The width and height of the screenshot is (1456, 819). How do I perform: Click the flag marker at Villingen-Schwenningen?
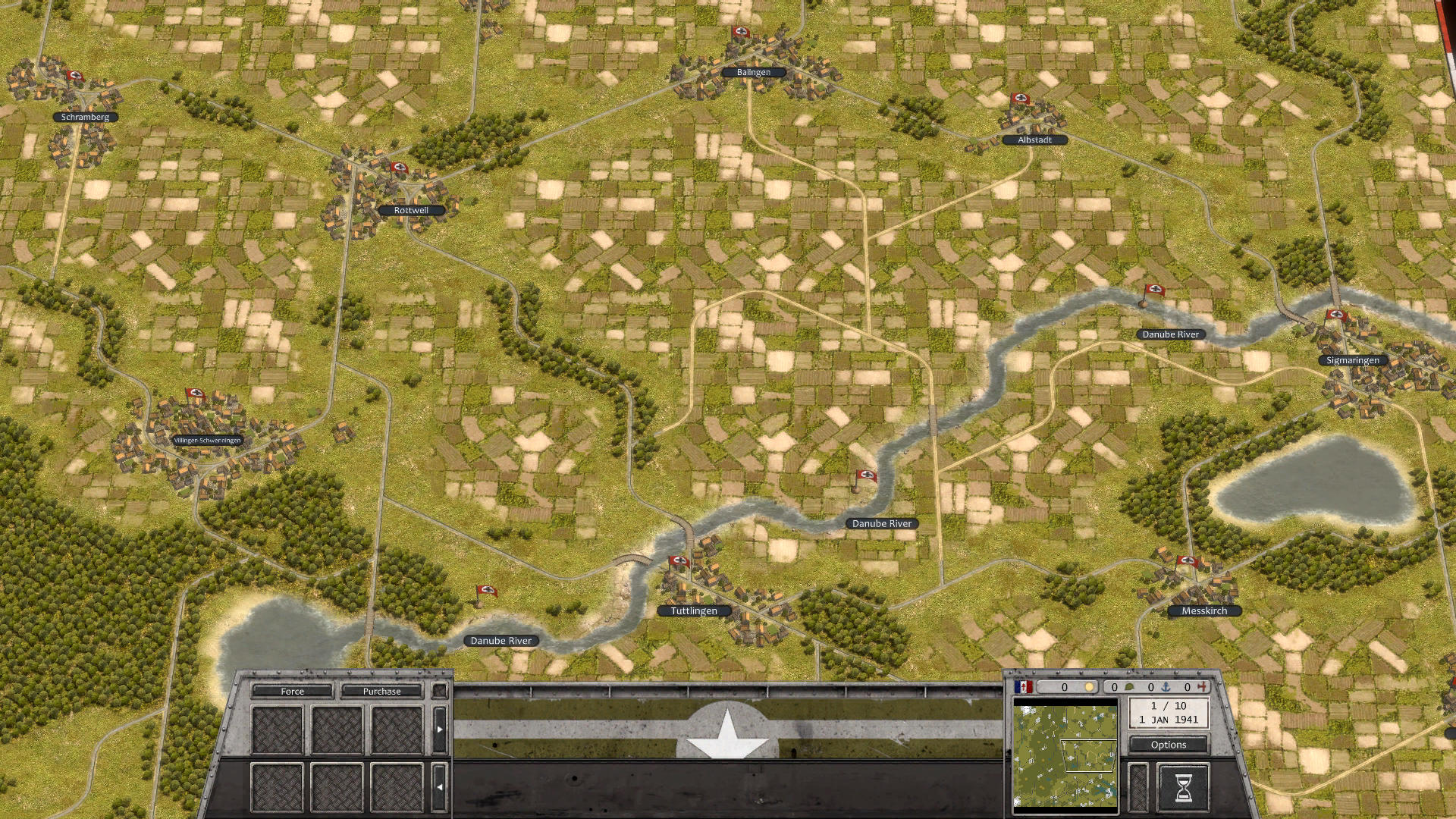[194, 394]
